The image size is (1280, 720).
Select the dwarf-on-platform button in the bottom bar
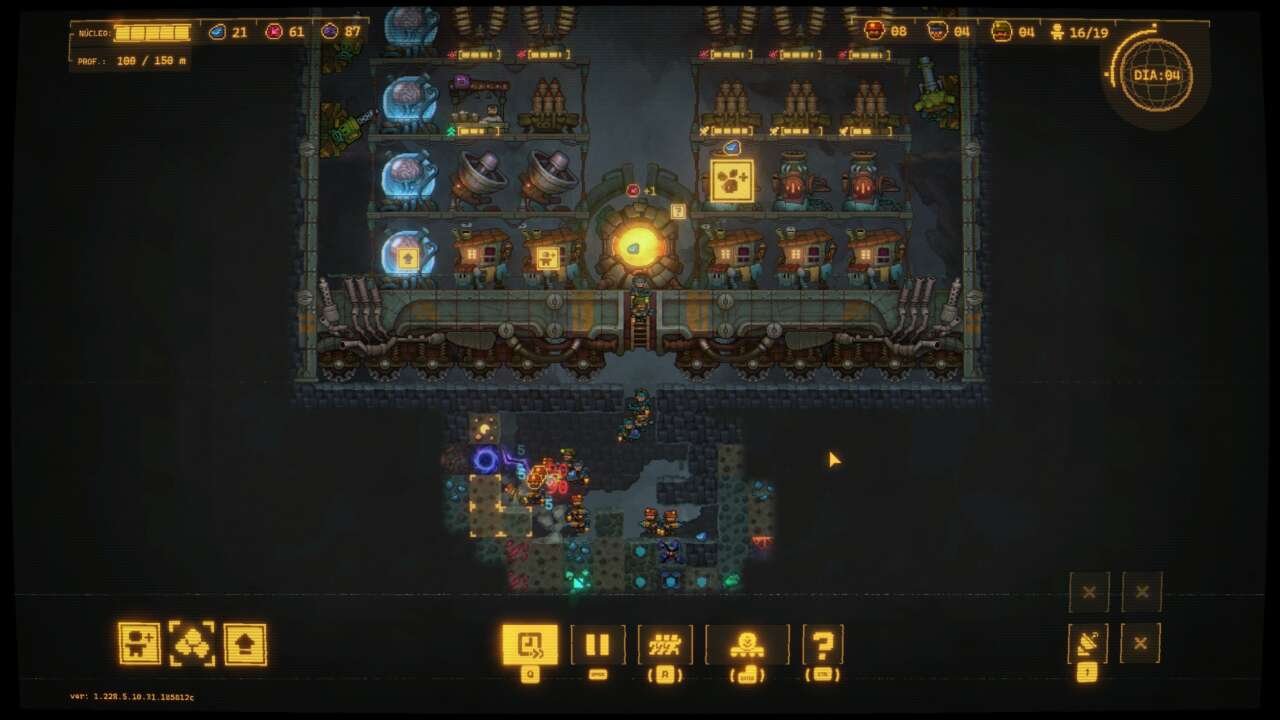click(x=746, y=644)
